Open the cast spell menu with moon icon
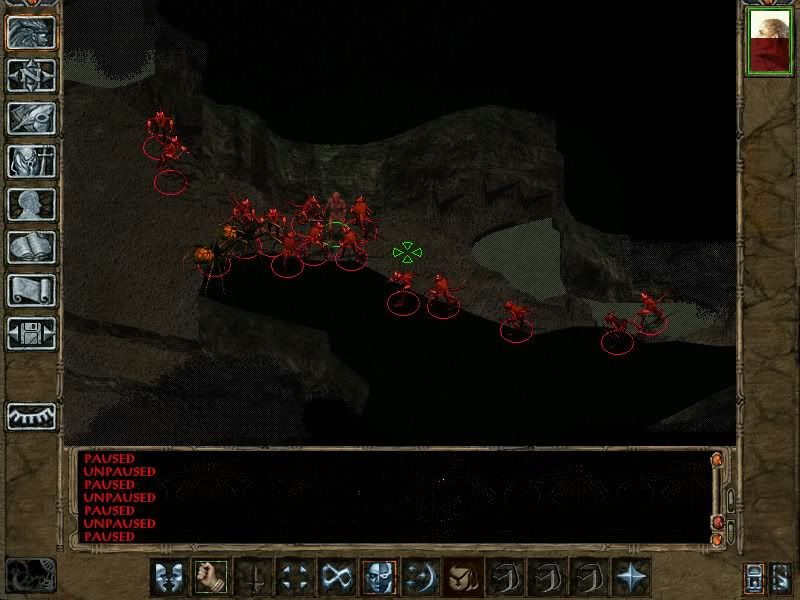800x600 pixels. click(422, 577)
